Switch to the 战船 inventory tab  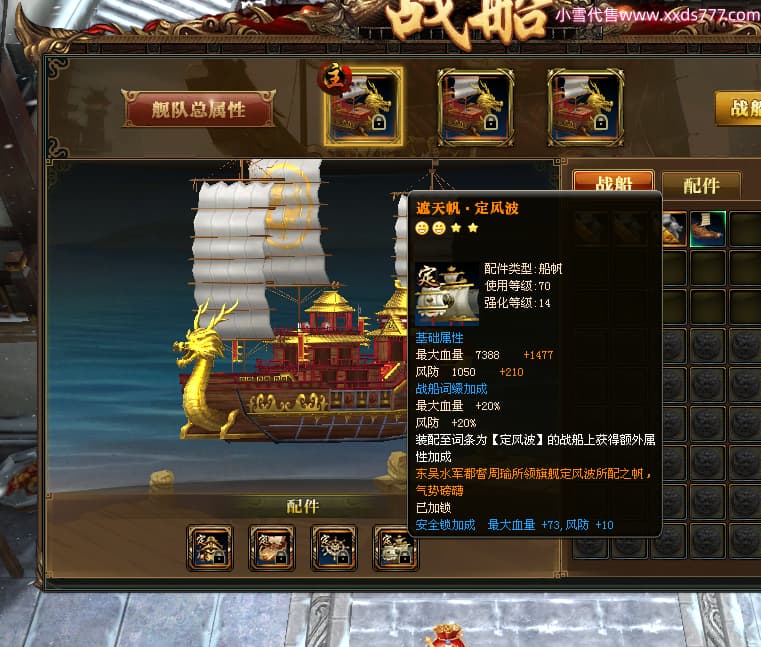[x=613, y=185]
